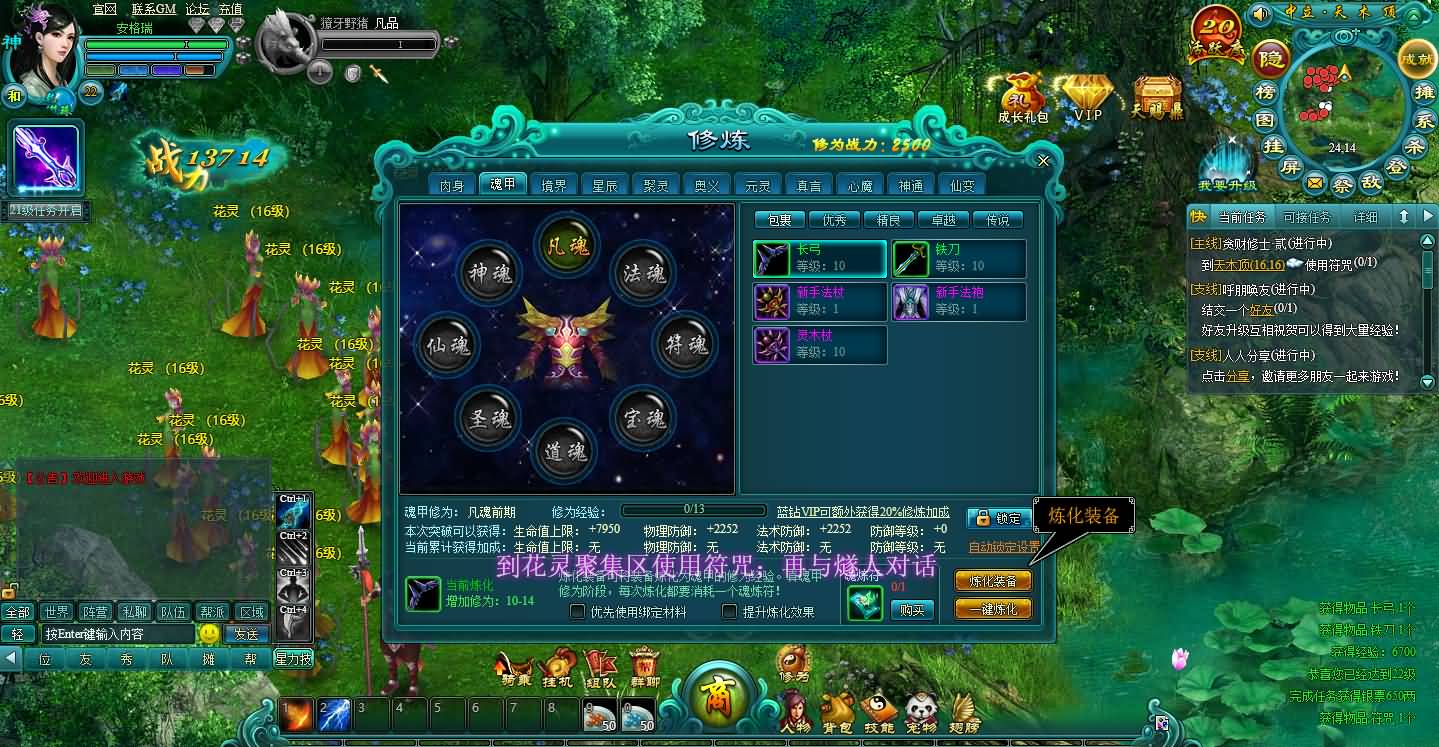The height and width of the screenshot is (747, 1439).
Task: Buy a soul talisman with 购买
Action: click(x=911, y=609)
